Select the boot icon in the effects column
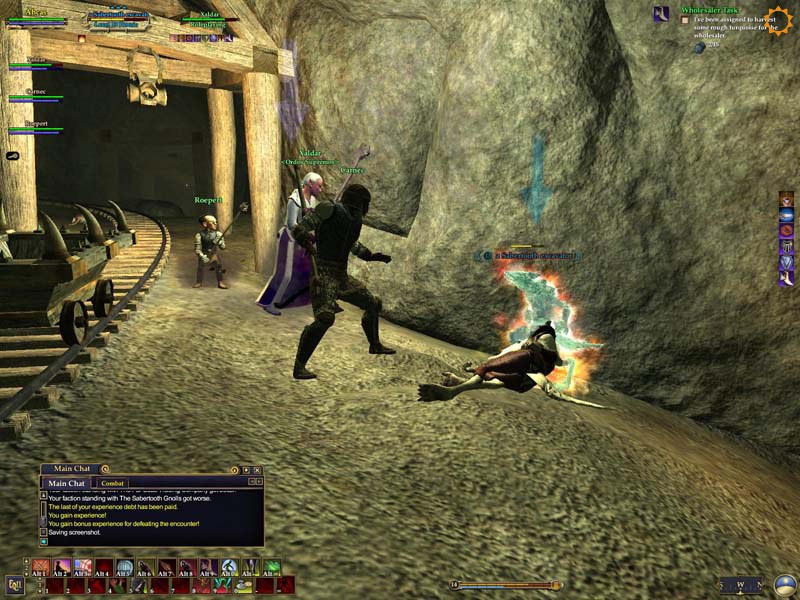Viewport: 800px width, 600px height. 786,279
